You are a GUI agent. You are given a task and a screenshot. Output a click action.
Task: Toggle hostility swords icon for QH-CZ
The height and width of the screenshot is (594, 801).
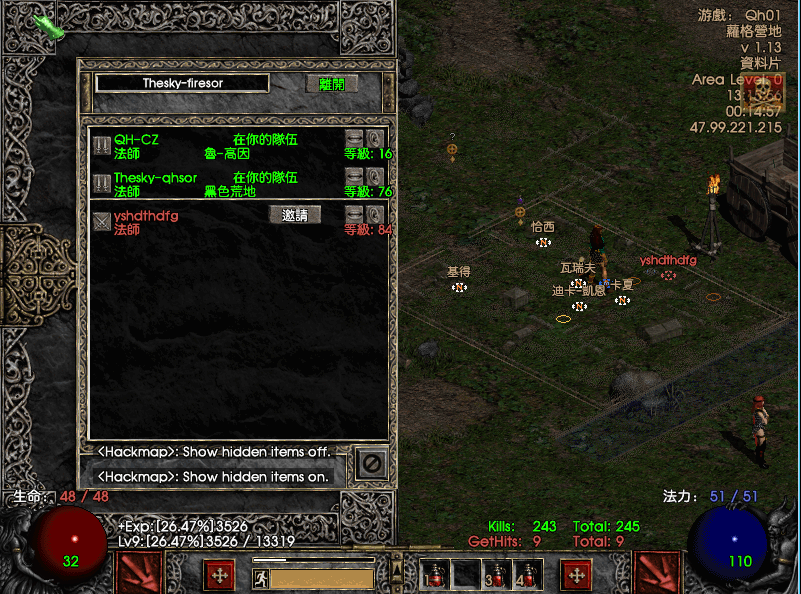tap(102, 146)
